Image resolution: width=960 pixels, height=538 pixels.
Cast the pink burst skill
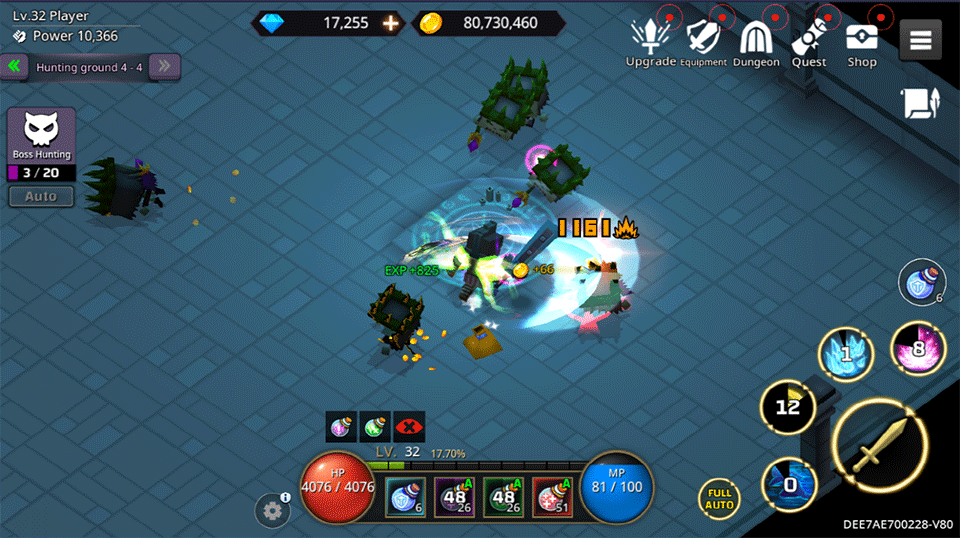(918, 349)
